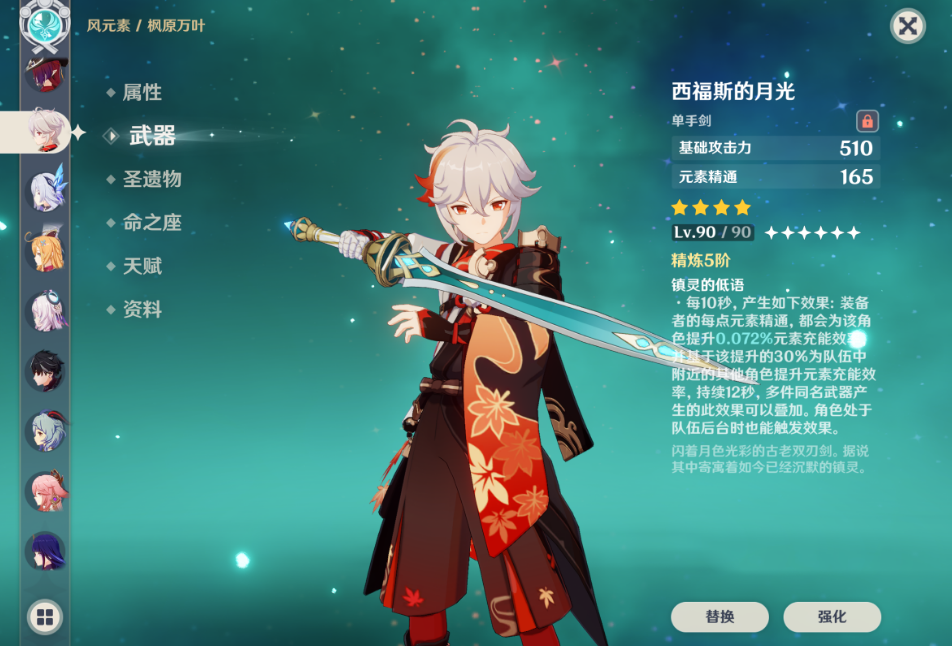Choose the pink-haired character portrait

44,491
